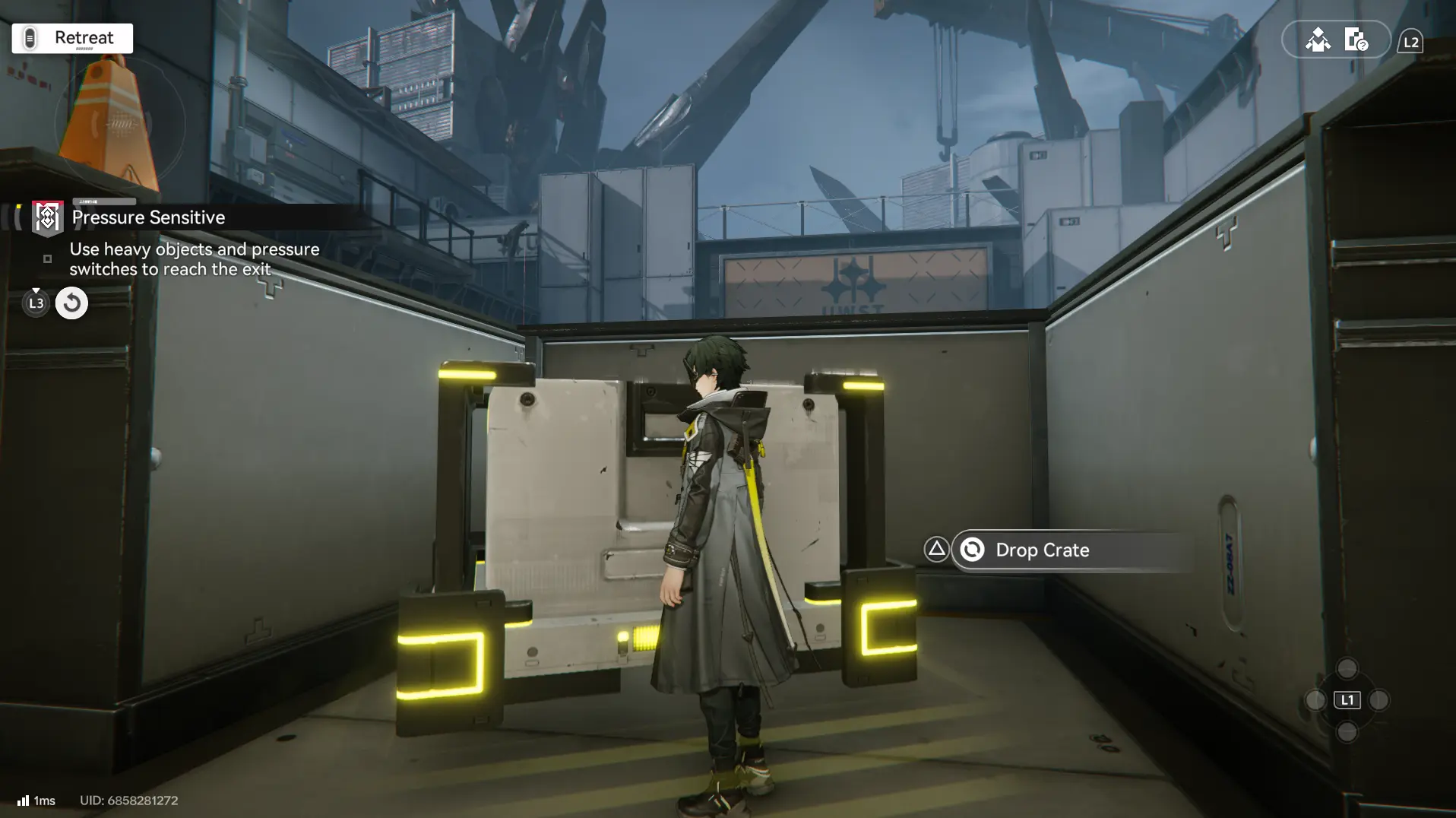Open the Pressure Sensitive mission tracker
Image resolution: width=1456 pixels, height=818 pixels.
pyautogui.click(x=147, y=217)
